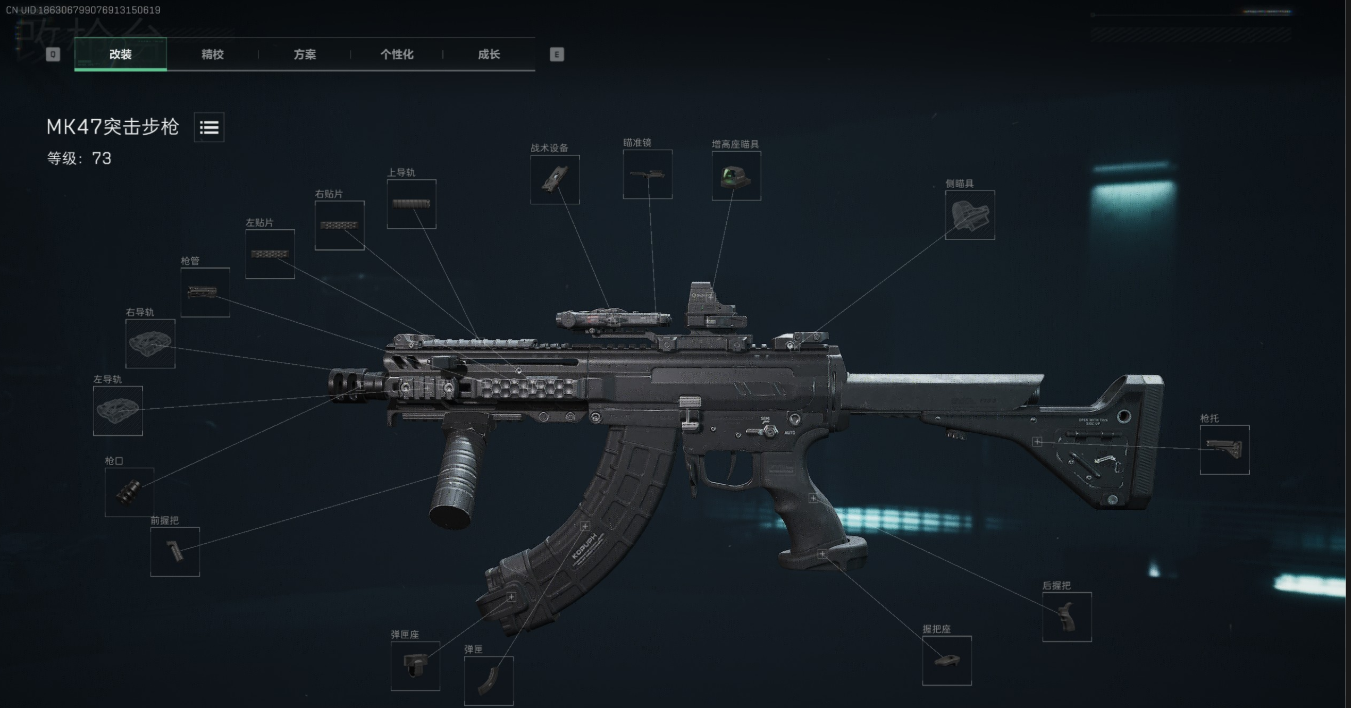The width and height of the screenshot is (1351, 708).
Task: Click the 改装 tab
Action: (x=120, y=55)
